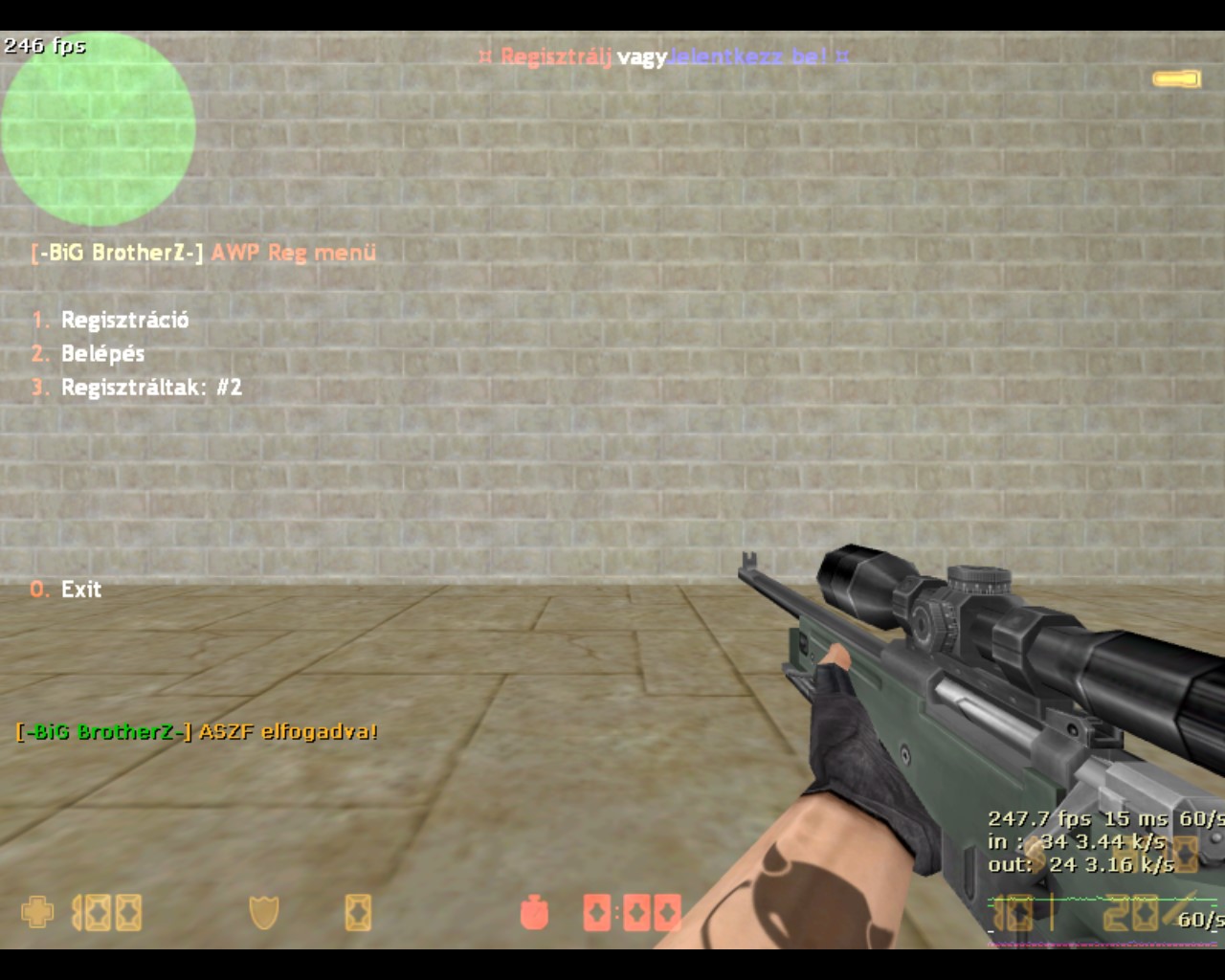The height and width of the screenshot is (980, 1225).
Task: Select the Regisztráció menu entry
Action: [x=124, y=320]
